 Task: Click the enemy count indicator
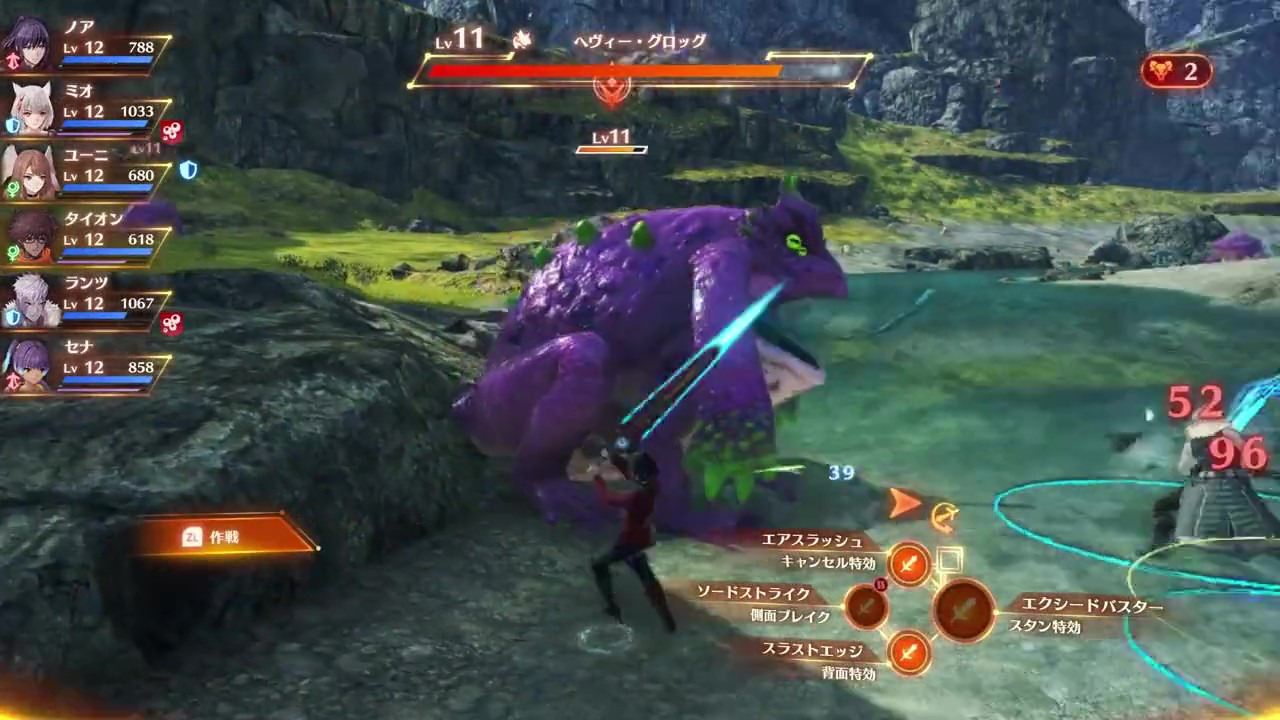(1176, 71)
